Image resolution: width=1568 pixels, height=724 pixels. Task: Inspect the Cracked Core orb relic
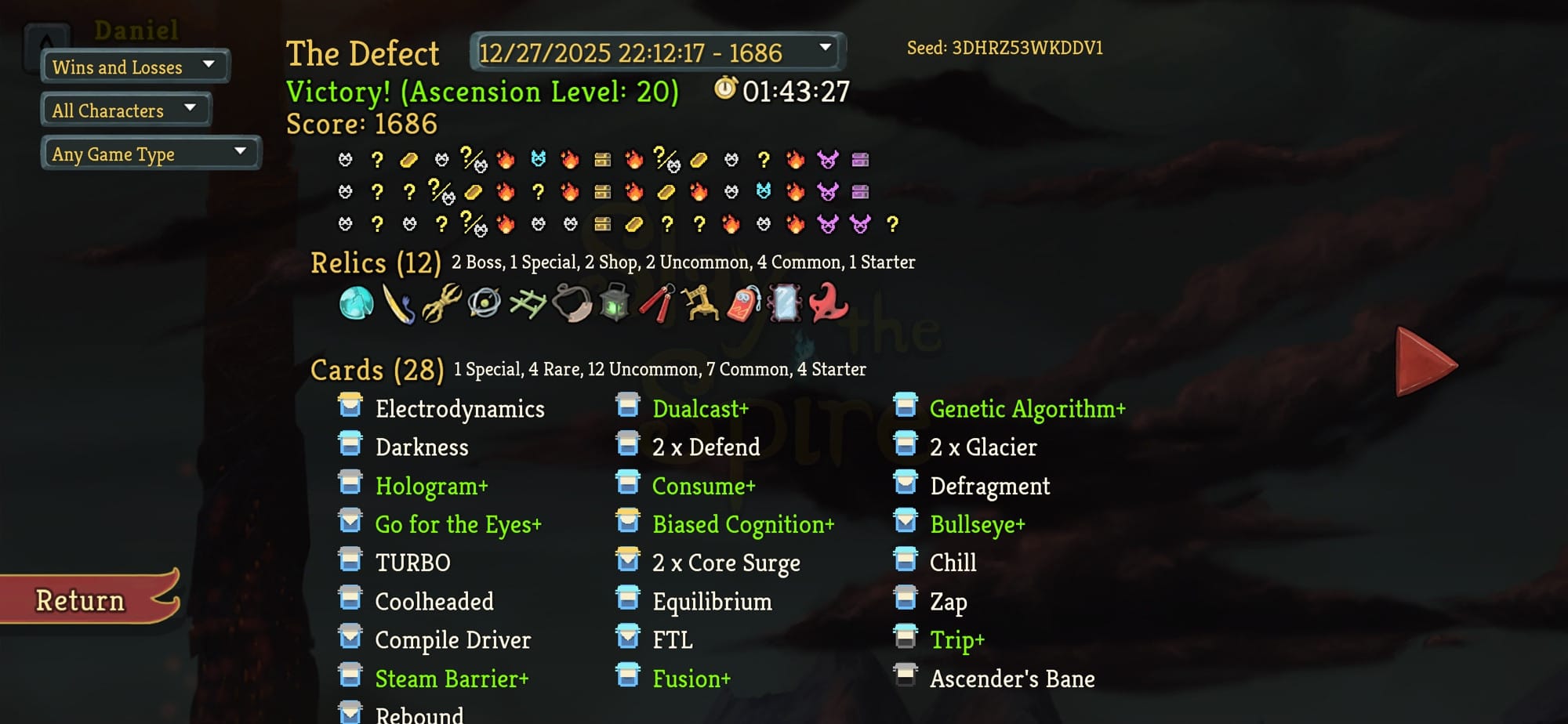(x=357, y=303)
